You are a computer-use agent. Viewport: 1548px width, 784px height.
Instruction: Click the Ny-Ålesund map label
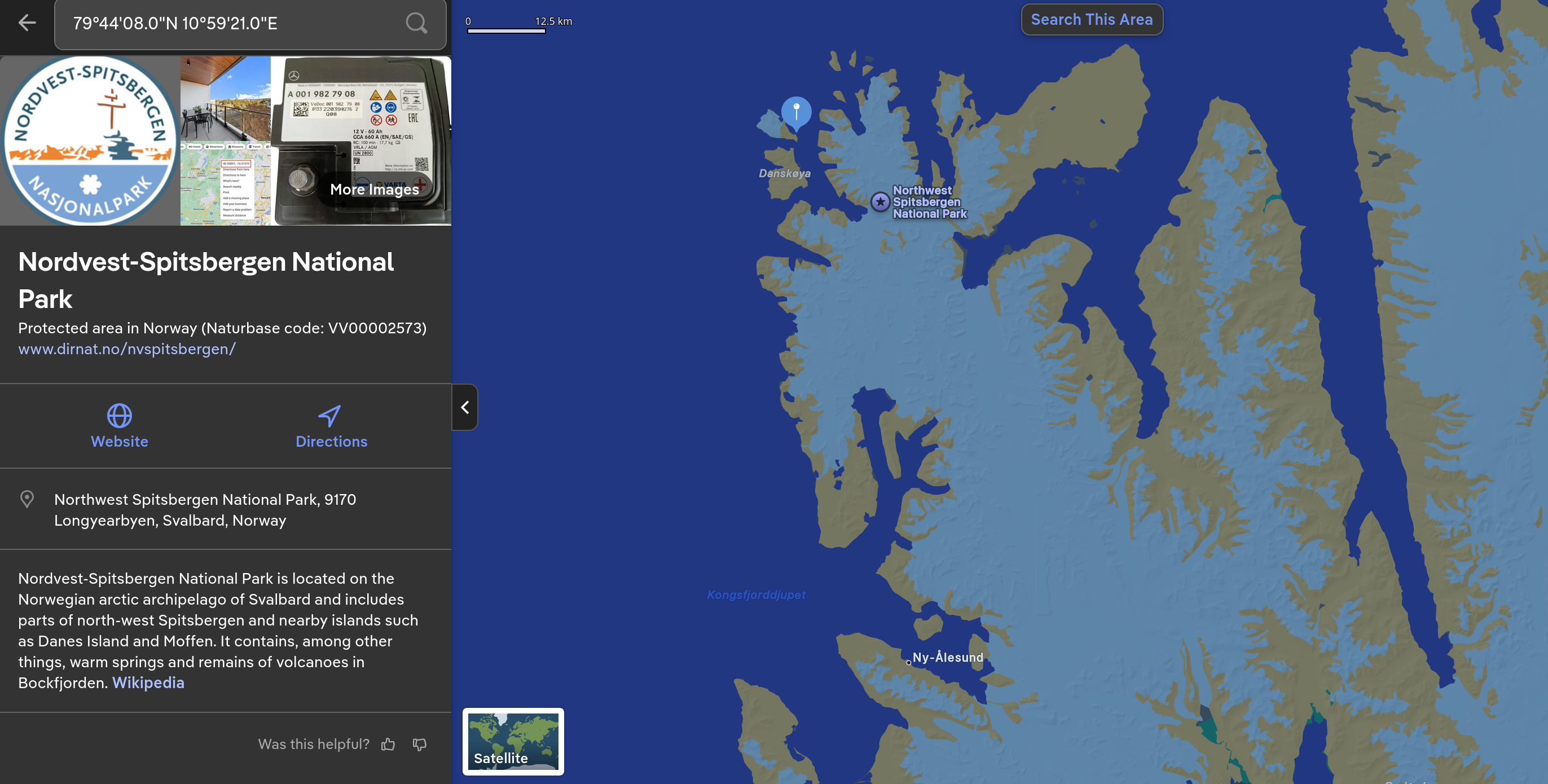(x=947, y=657)
